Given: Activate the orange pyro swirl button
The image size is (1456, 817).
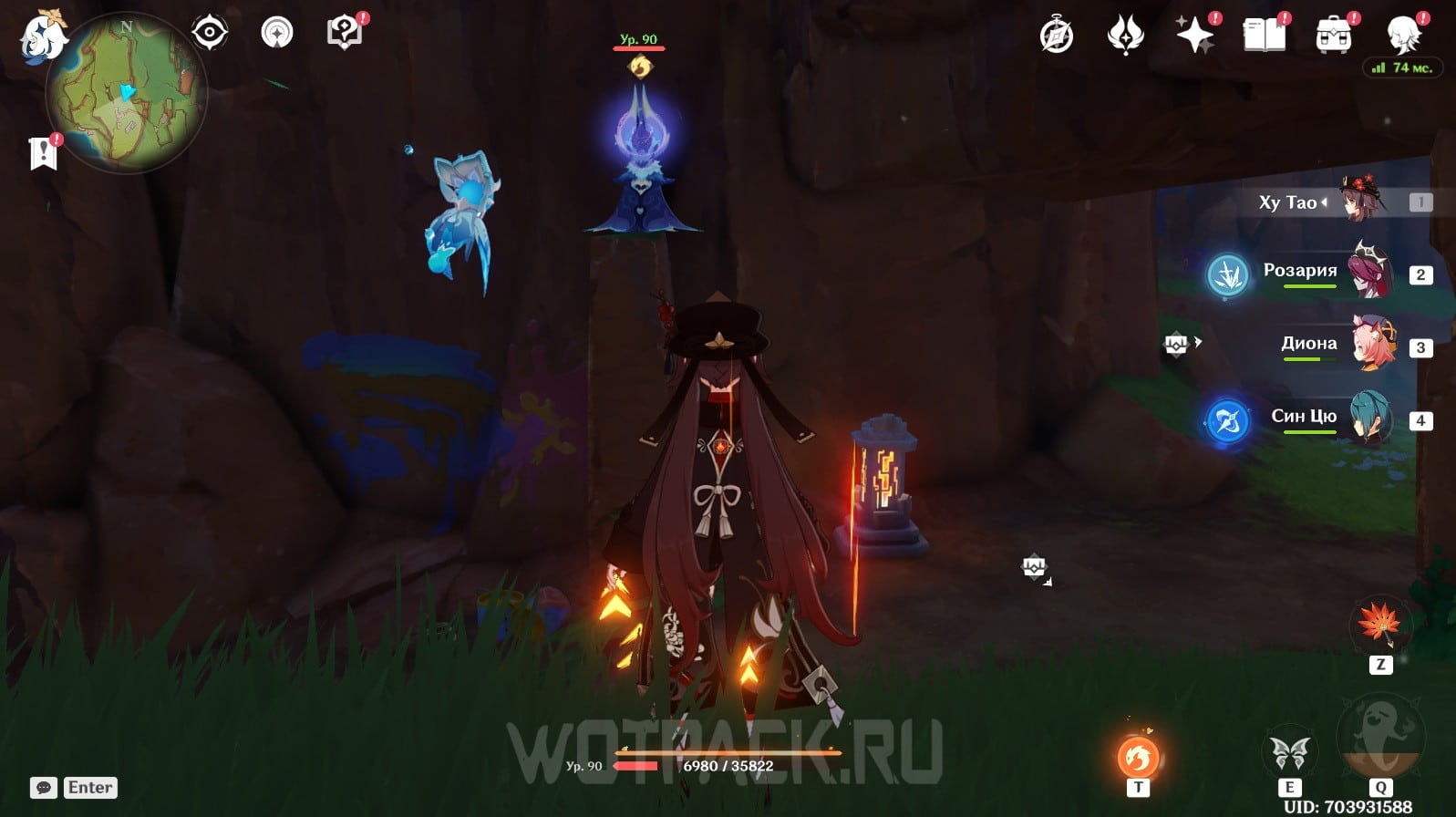Looking at the screenshot, I should 1138,757.
